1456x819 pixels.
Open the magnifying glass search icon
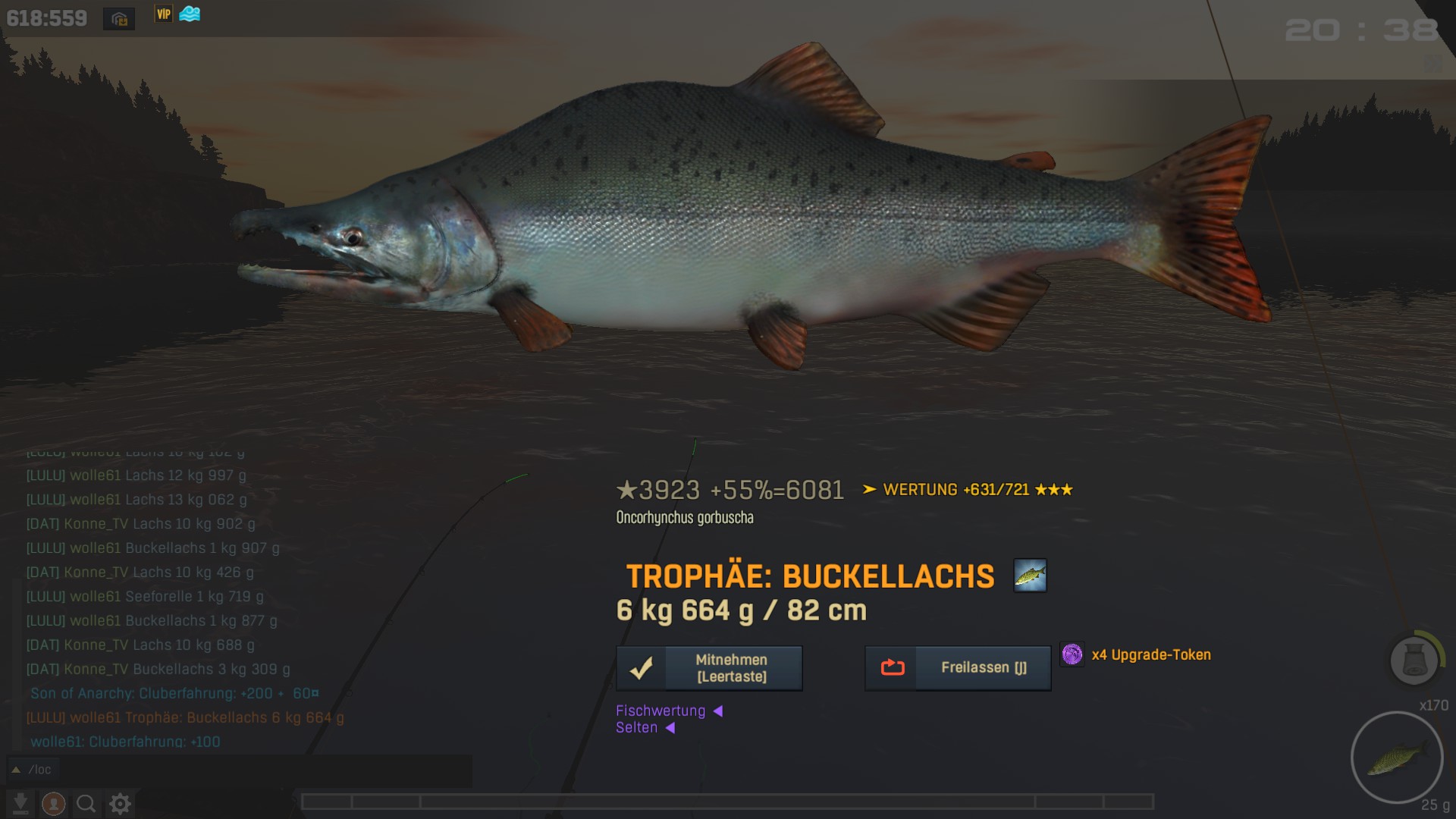point(86,803)
